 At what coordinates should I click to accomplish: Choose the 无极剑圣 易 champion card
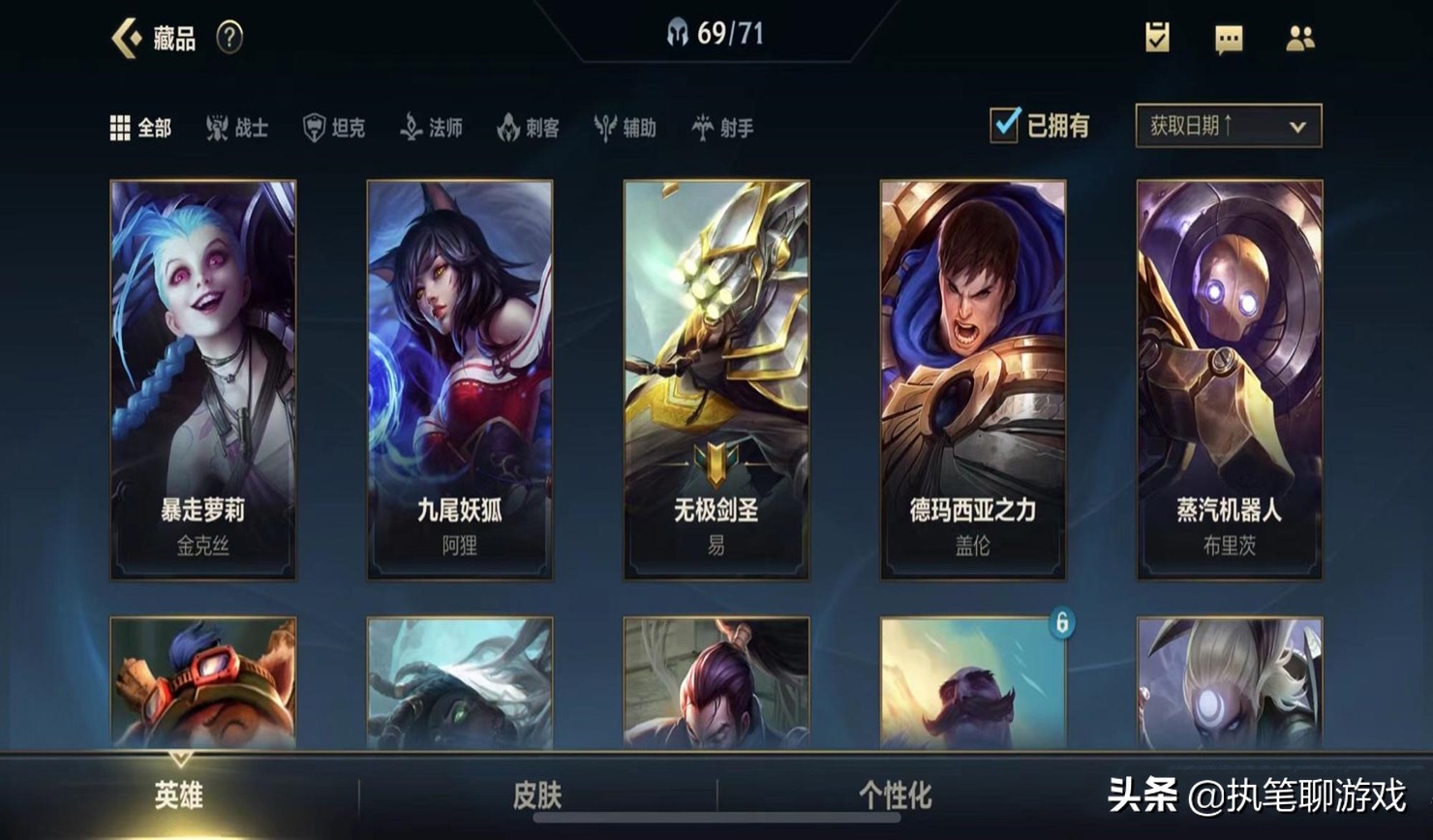(x=716, y=379)
